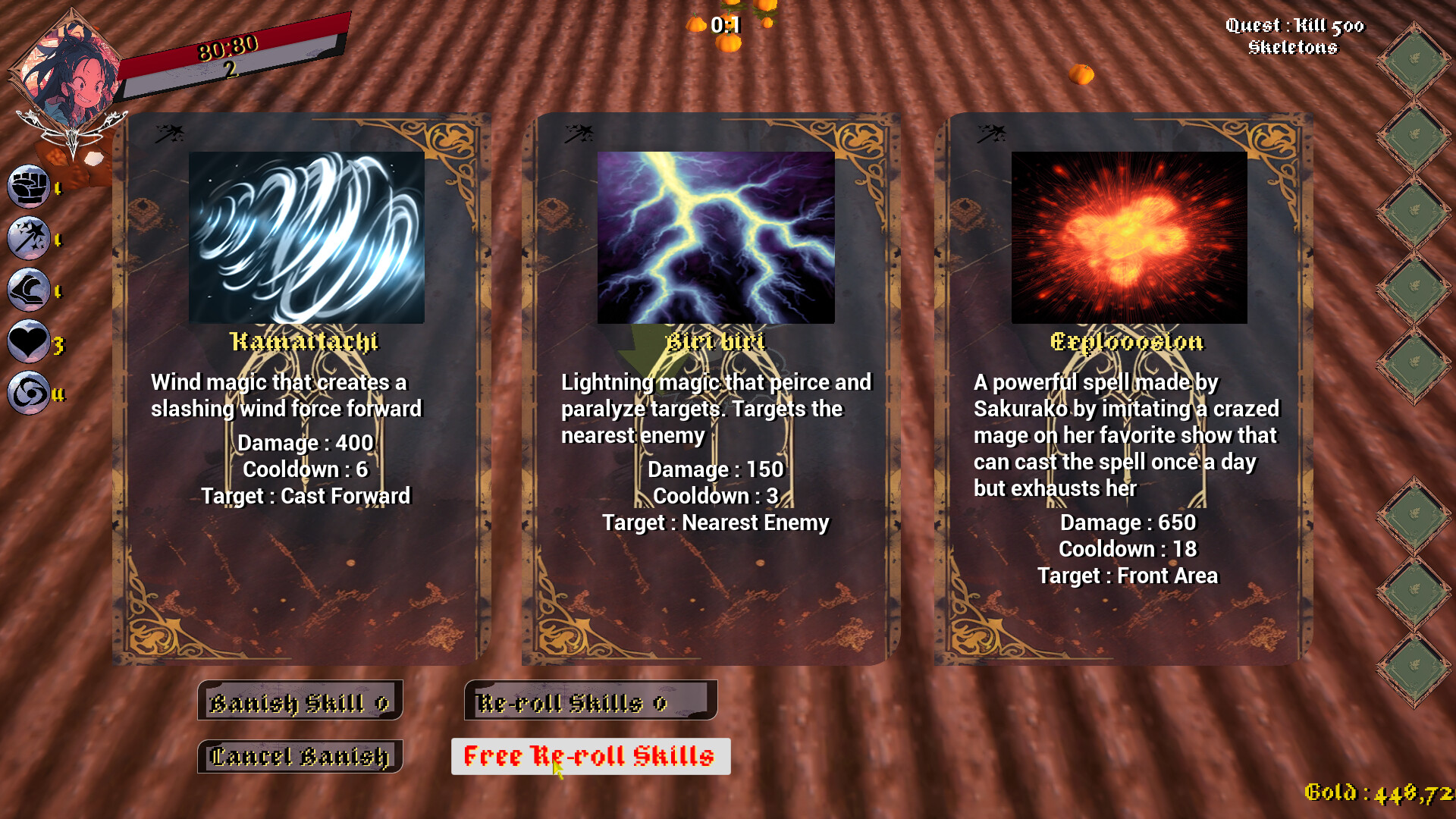Select the black heart stat icon
This screenshot has height=819, width=1456.
[29, 343]
